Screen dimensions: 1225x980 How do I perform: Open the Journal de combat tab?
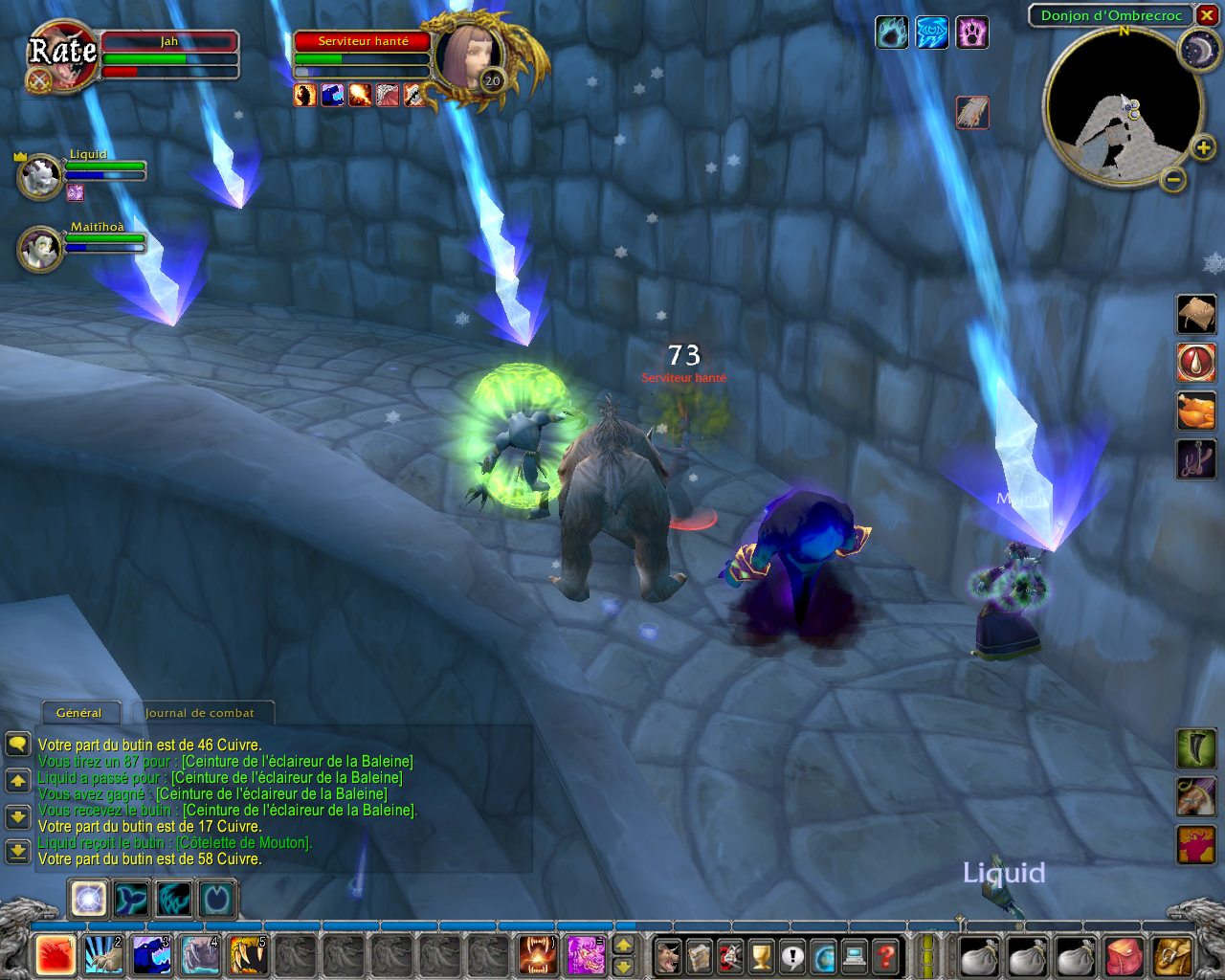tap(200, 713)
